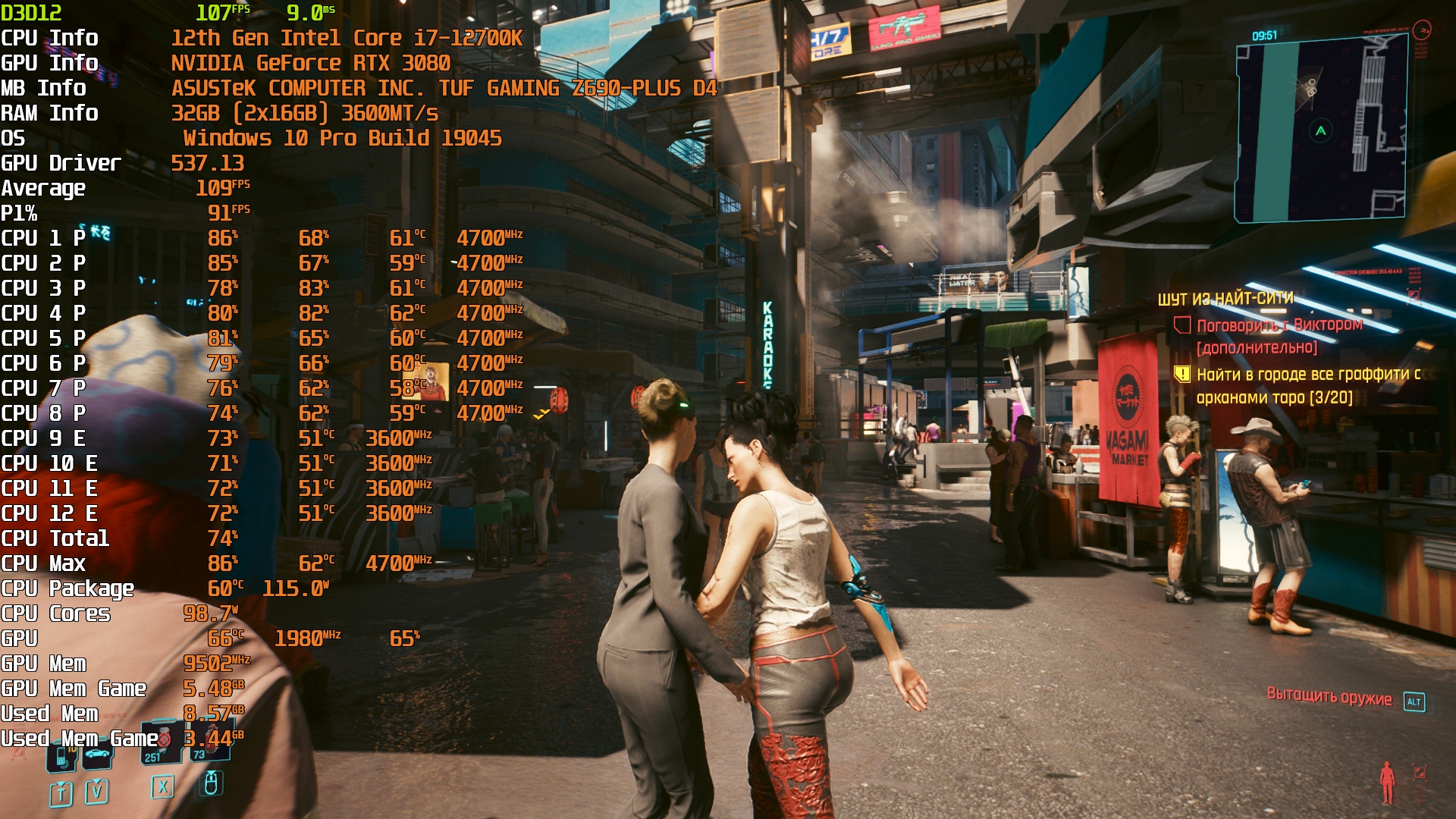Screen dimensions: 1456x819
Task: Click the red character silhouette status icon
Action: [1387, 783]
